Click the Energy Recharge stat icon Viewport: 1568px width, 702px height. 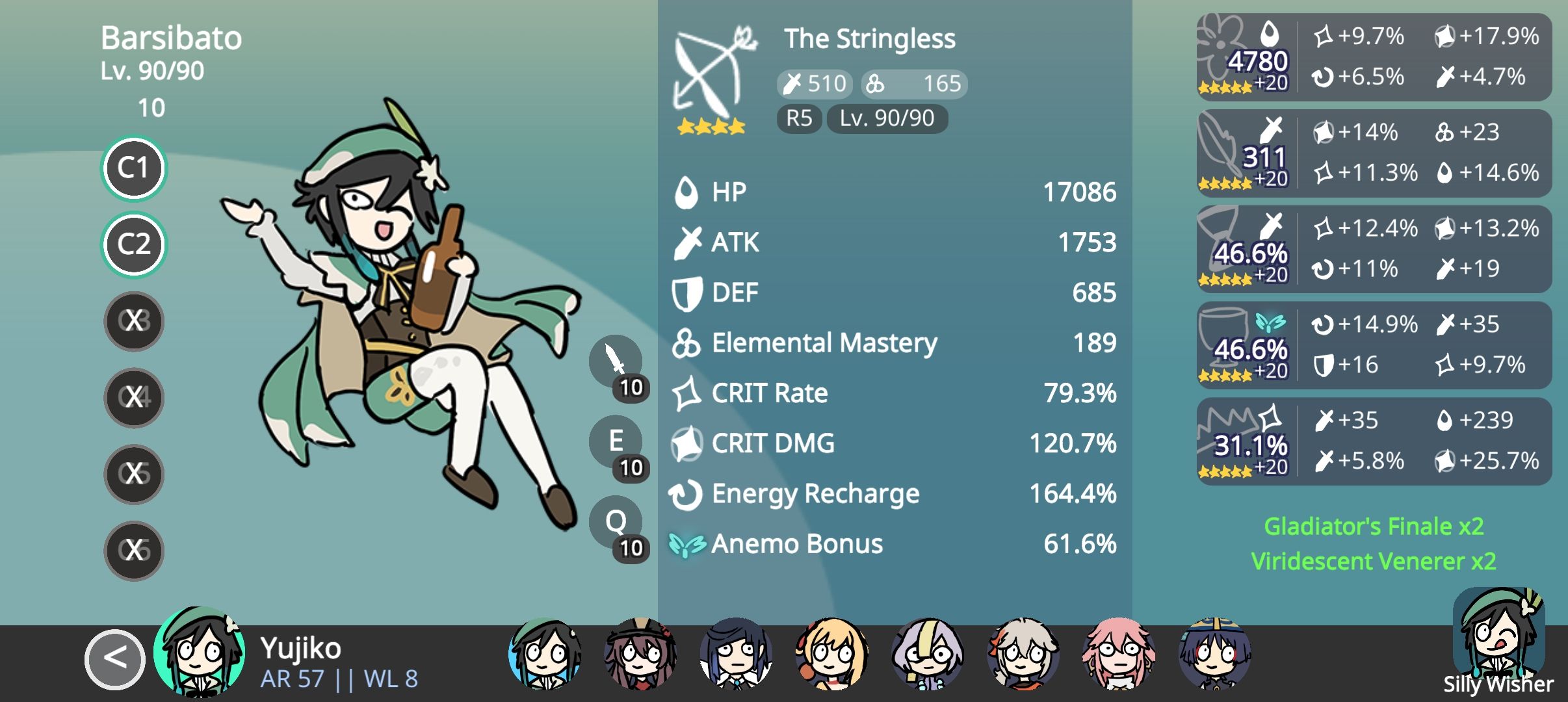tap(687, 493)
